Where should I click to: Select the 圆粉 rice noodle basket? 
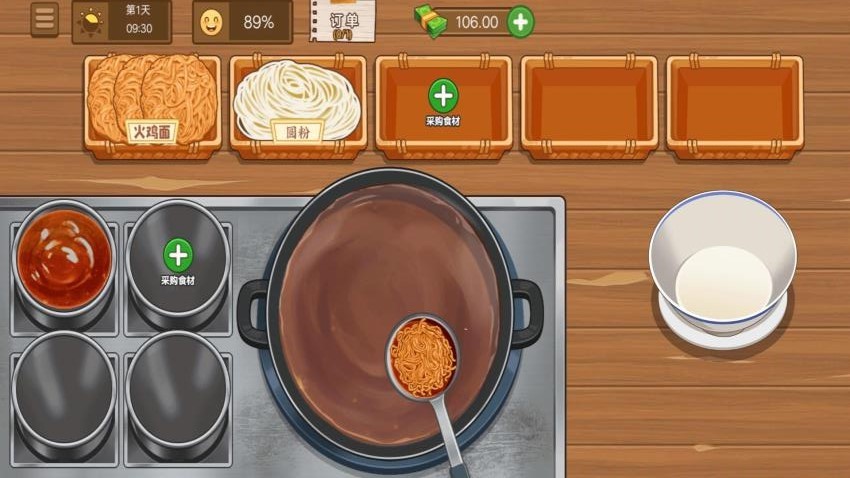(297, 103)
